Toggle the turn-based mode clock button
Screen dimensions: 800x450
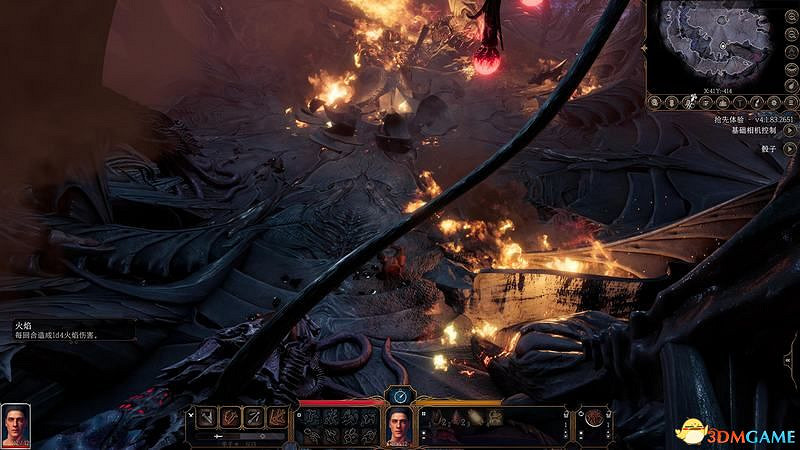(x=400, y=396)
